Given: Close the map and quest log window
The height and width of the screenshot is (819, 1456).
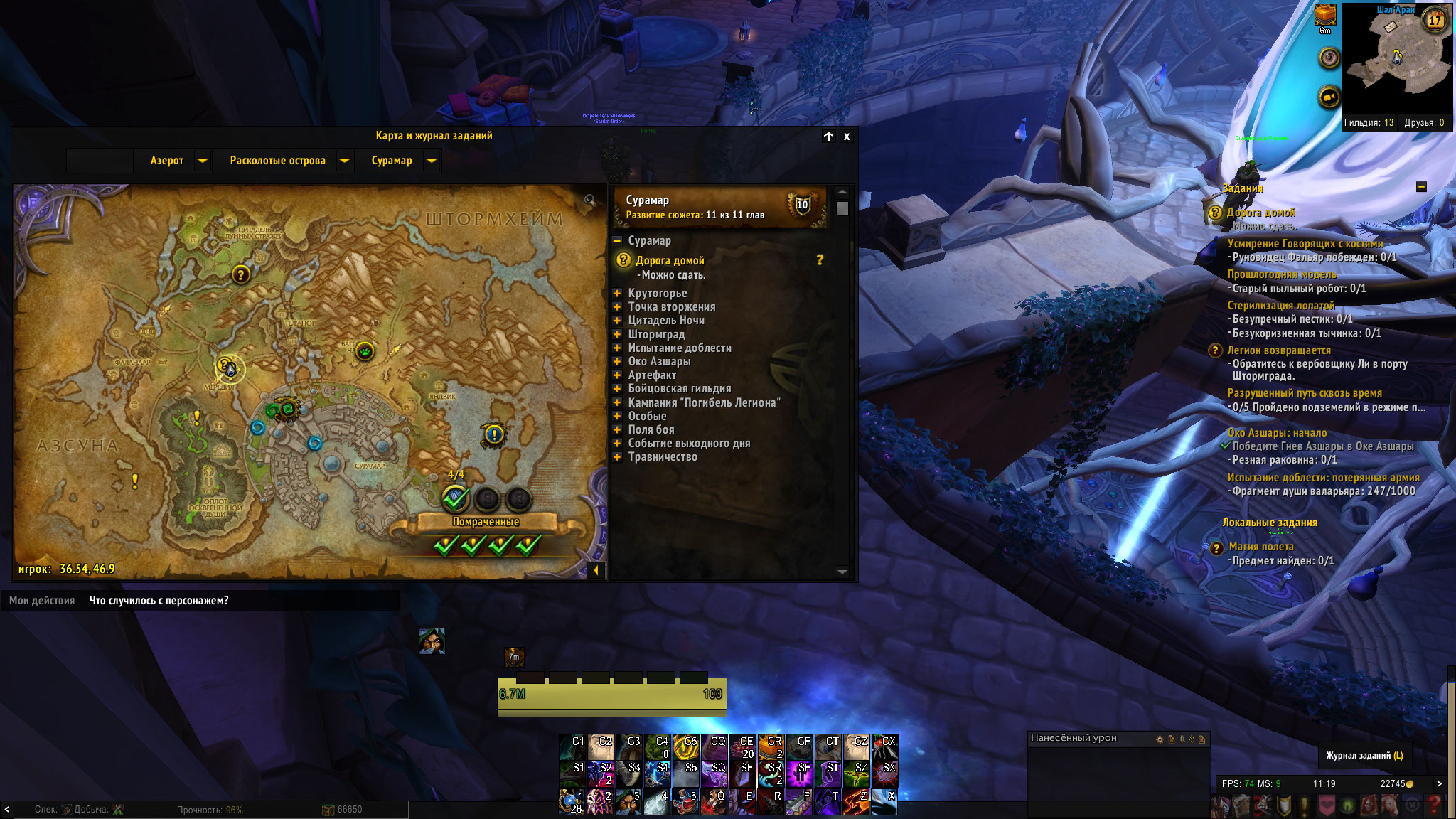Looking at the screenshot, I should (x=846, y=136).
